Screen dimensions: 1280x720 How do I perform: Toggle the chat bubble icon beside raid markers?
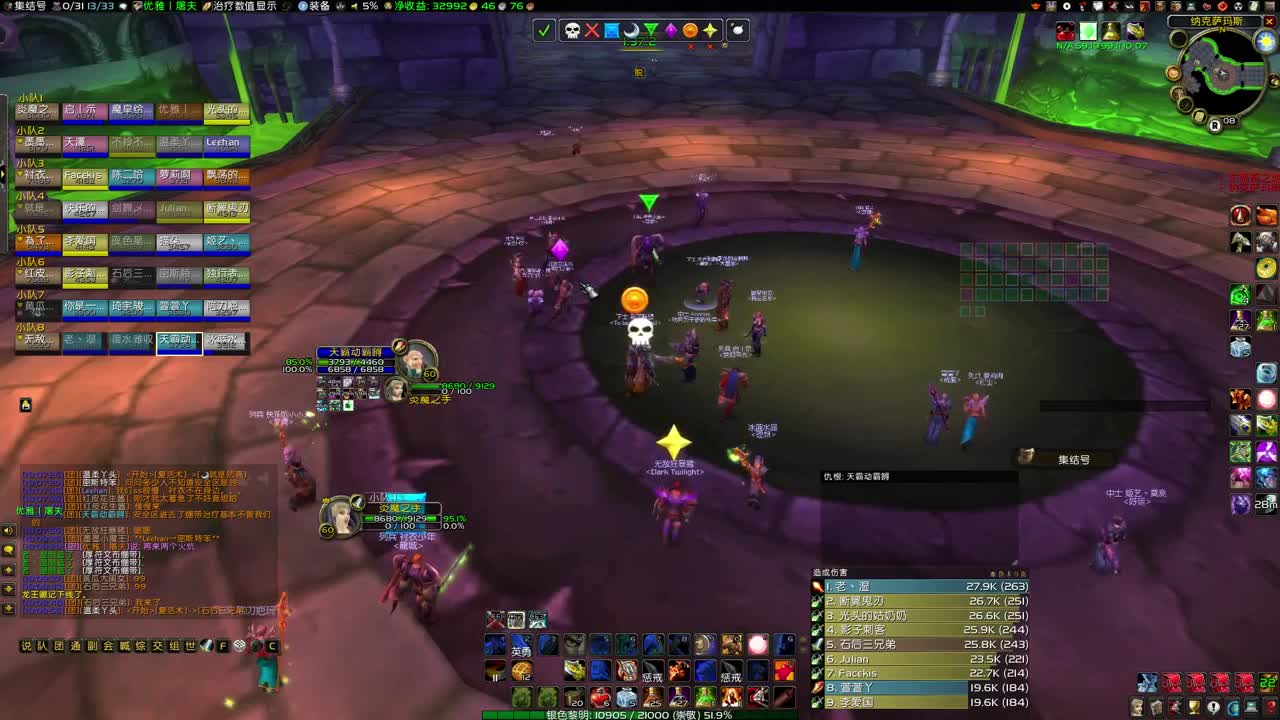coord(736,31)
